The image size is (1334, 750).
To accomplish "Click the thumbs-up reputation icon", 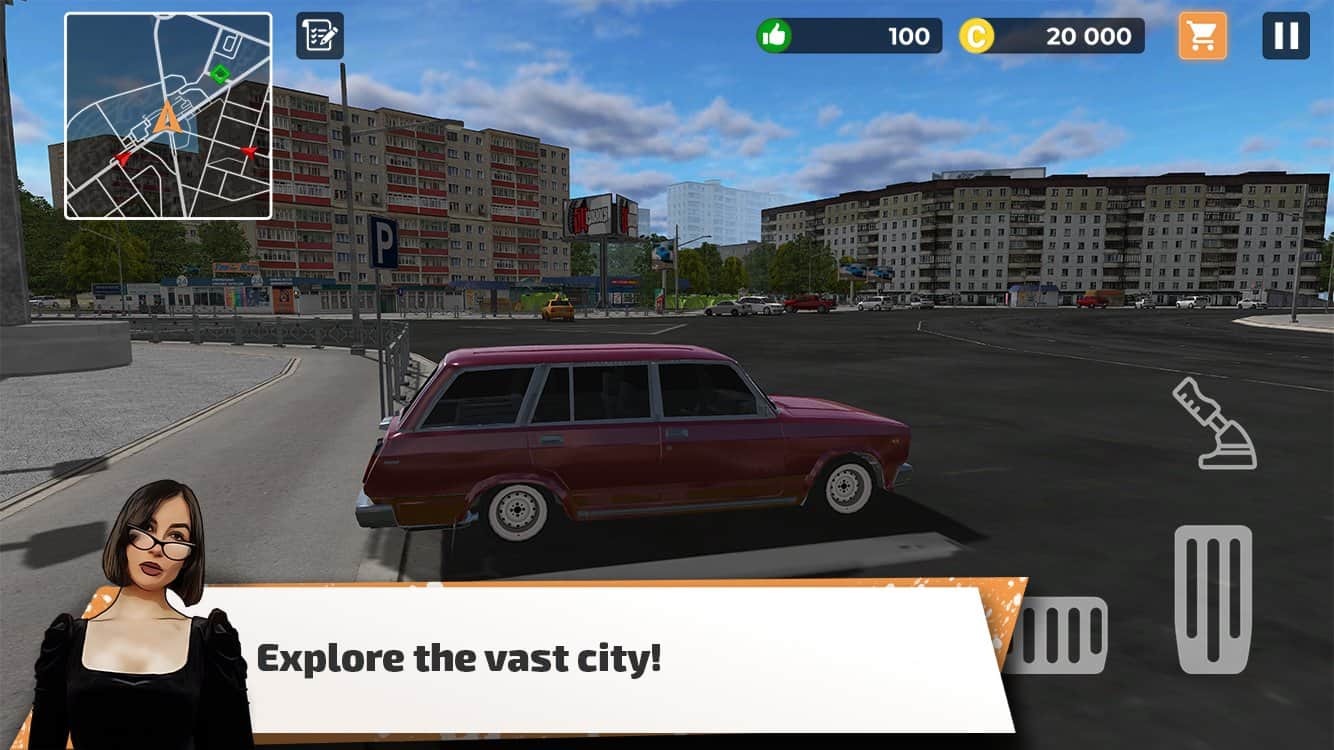I will [x=773, y=35].
